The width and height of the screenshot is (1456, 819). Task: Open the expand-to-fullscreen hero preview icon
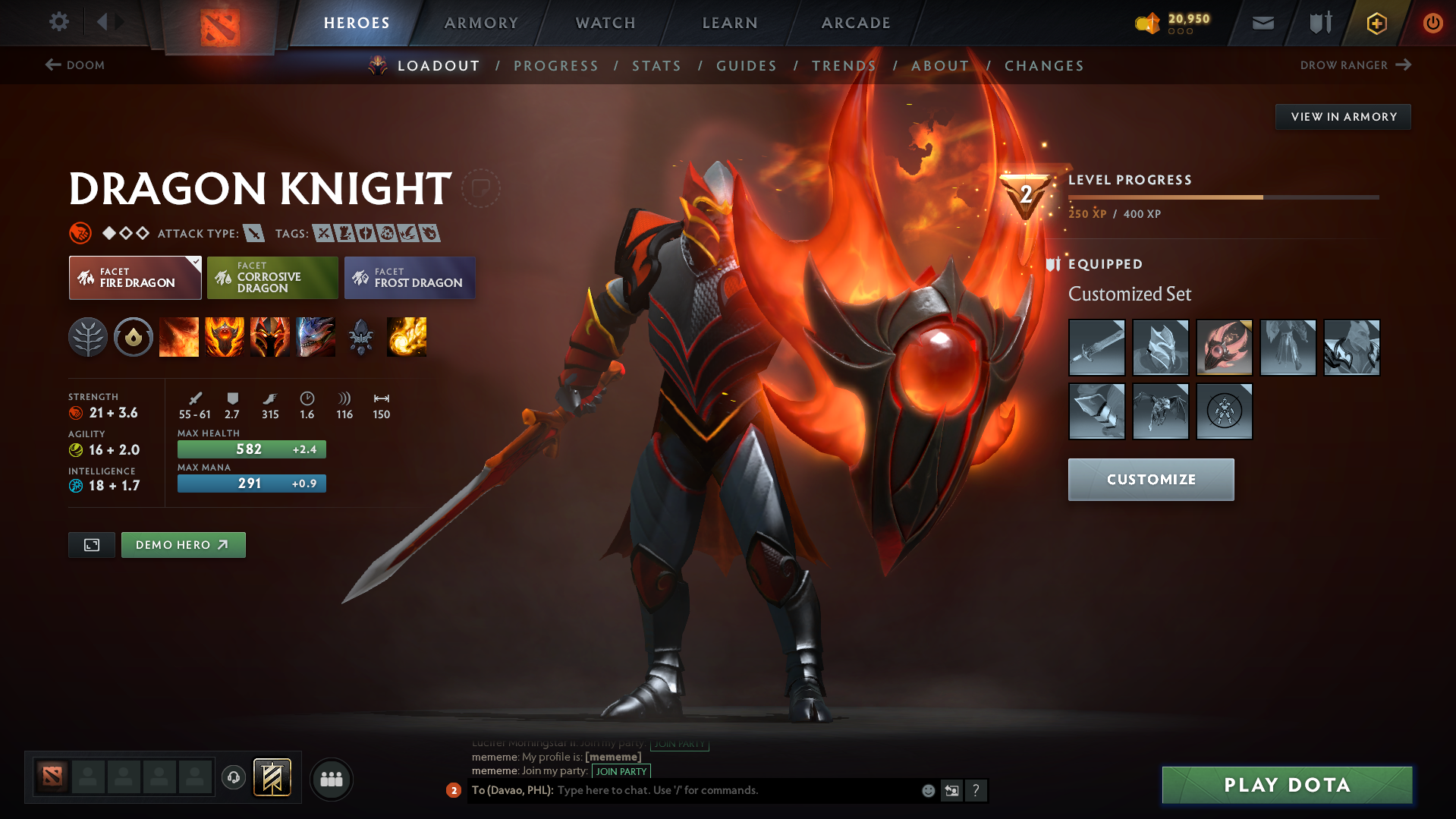[91, 544]
